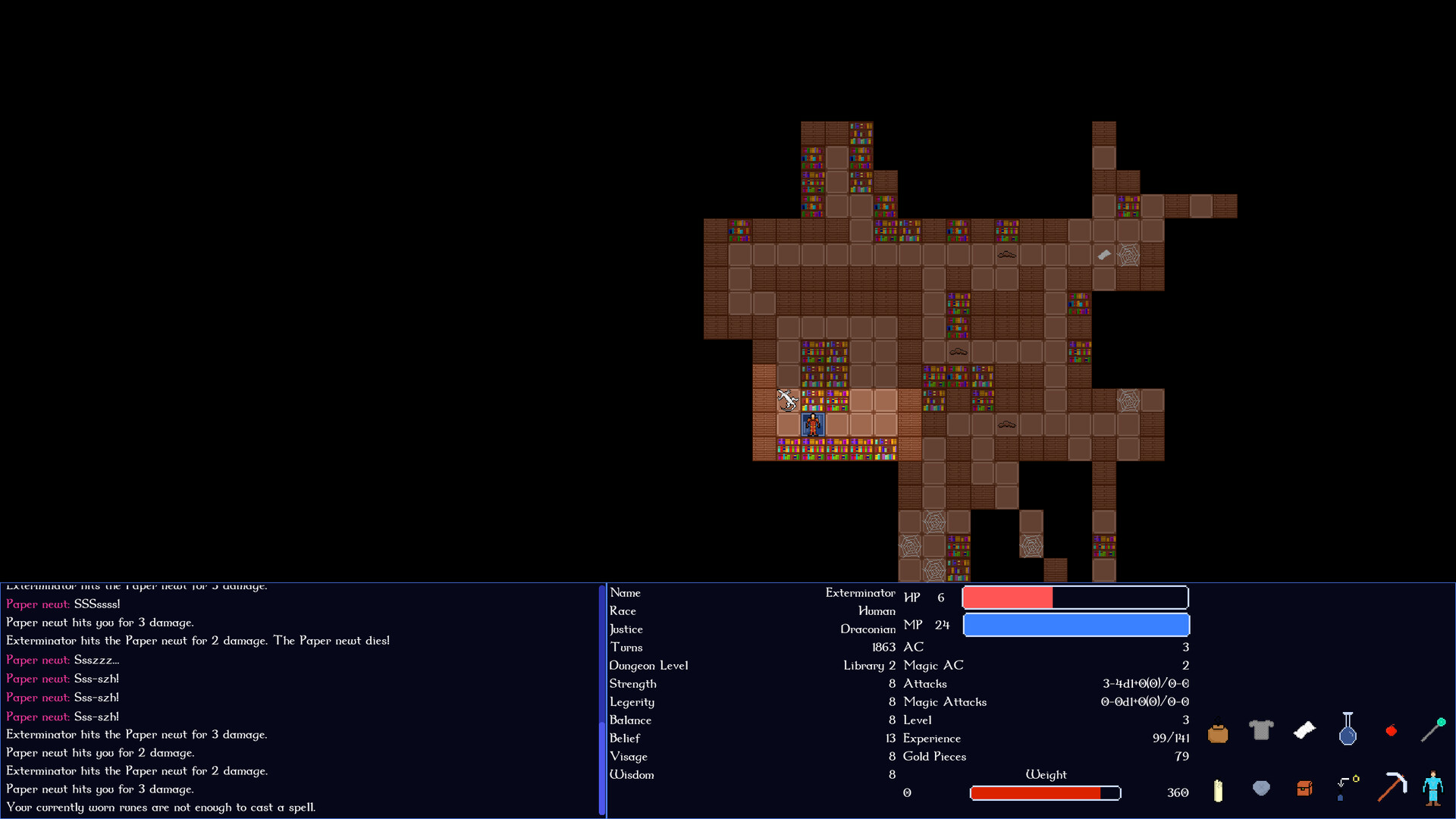Click the white Paper newt on the map
1456x819 pixels.
click(x=787, y=400)
